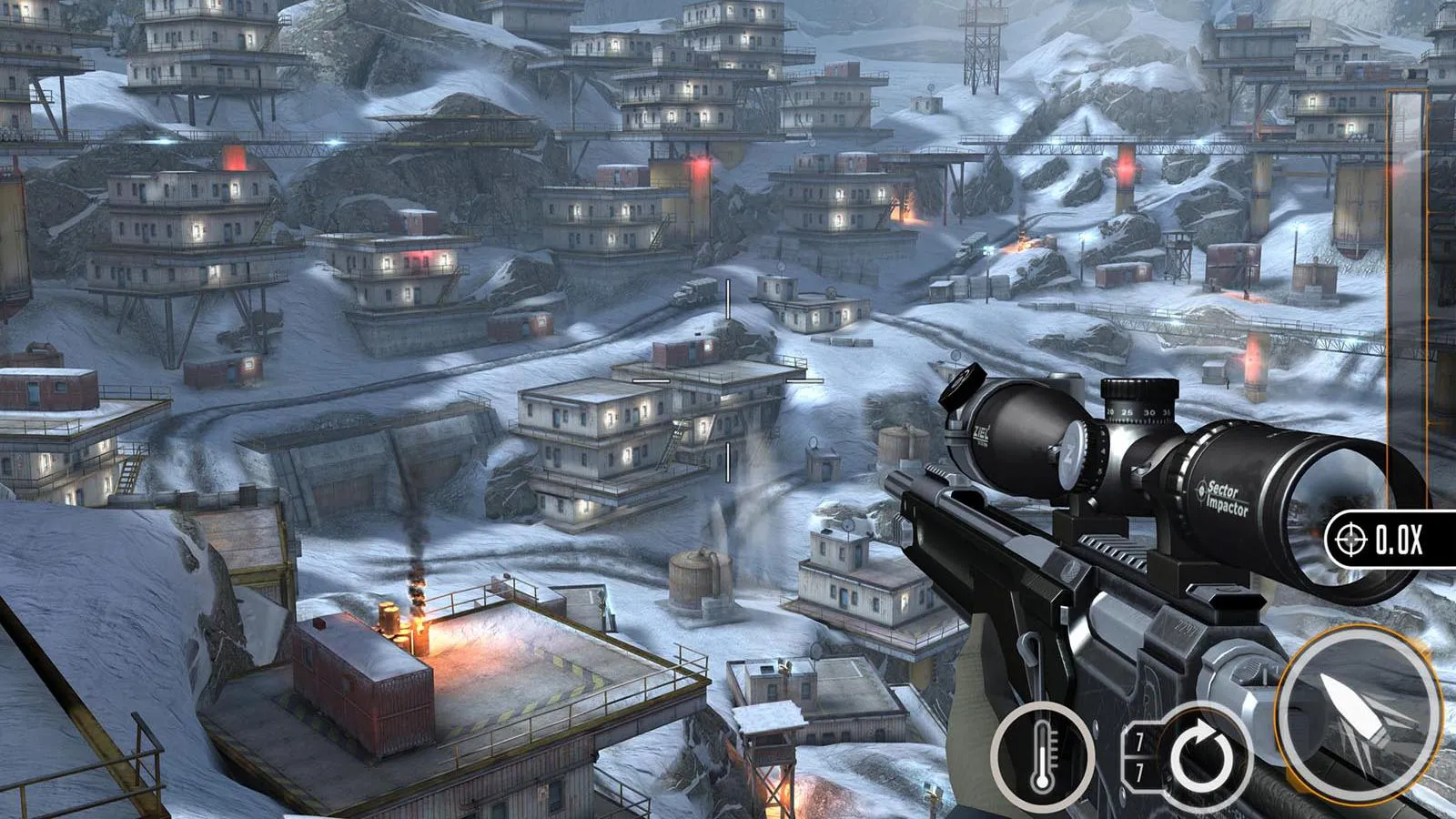Tap the 0.0X scope zoom handle
1456x819 pixels.
coord(1390,541)
